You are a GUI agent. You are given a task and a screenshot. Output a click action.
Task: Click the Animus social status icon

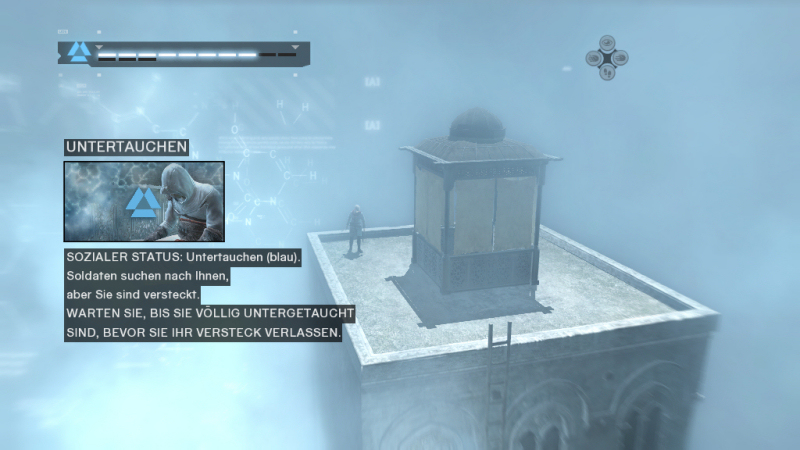pos(79,52)
